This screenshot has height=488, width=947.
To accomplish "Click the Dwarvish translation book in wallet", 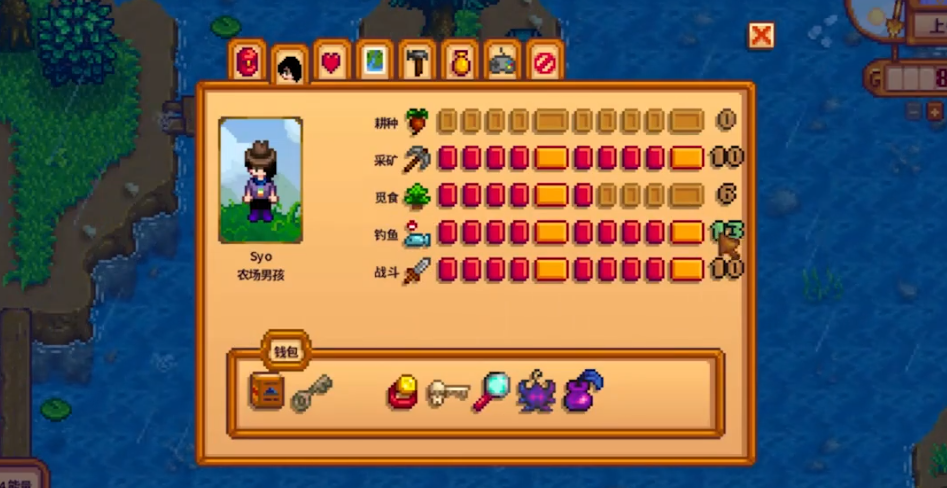I will pyautogui.click(x=267, y=391).
